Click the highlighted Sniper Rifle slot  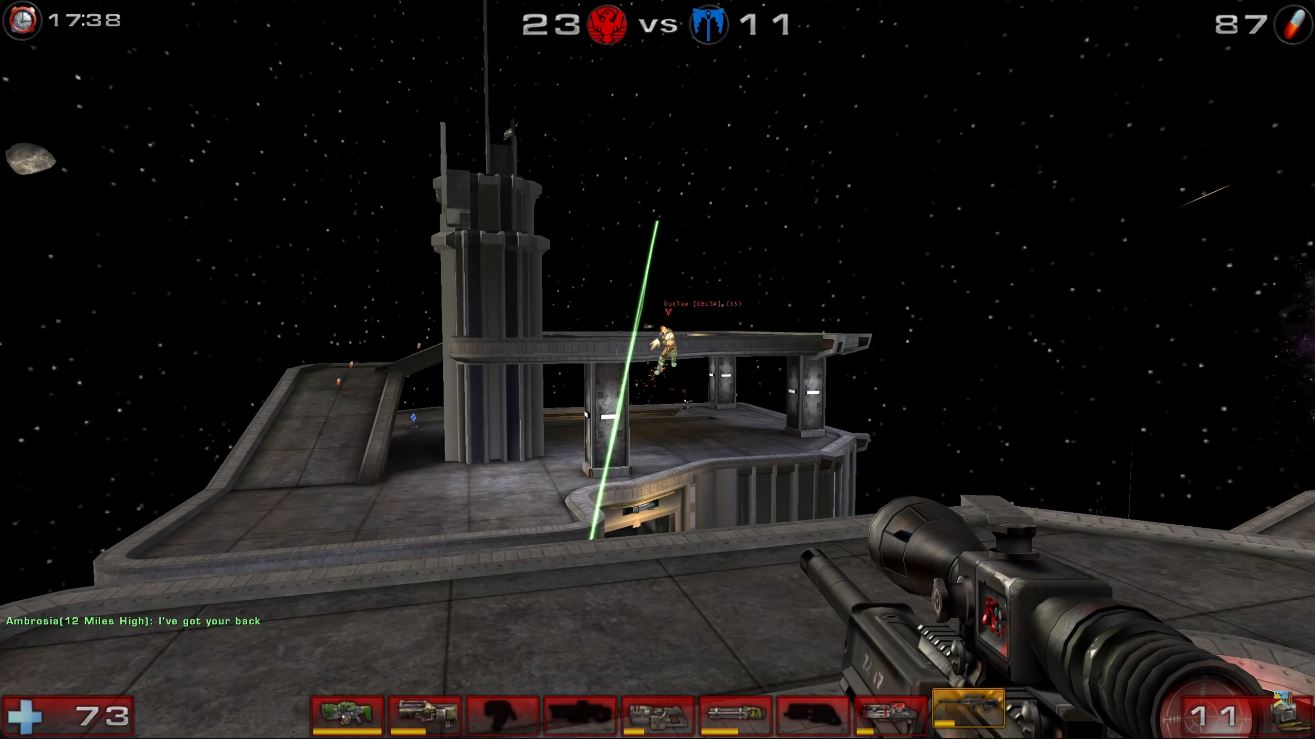pyautogui.click(x=968, y=708)
